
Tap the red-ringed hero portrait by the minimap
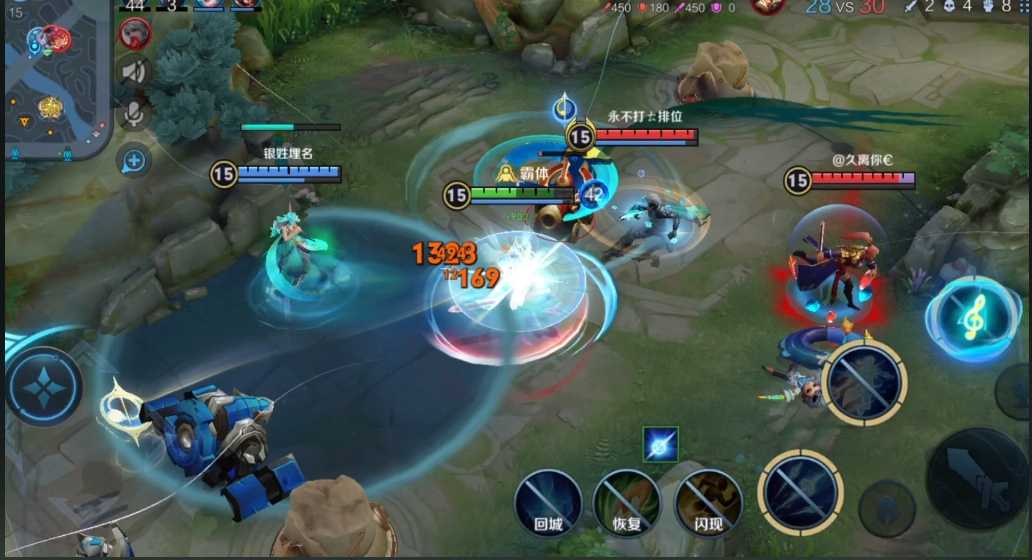[x=135, y=34]
